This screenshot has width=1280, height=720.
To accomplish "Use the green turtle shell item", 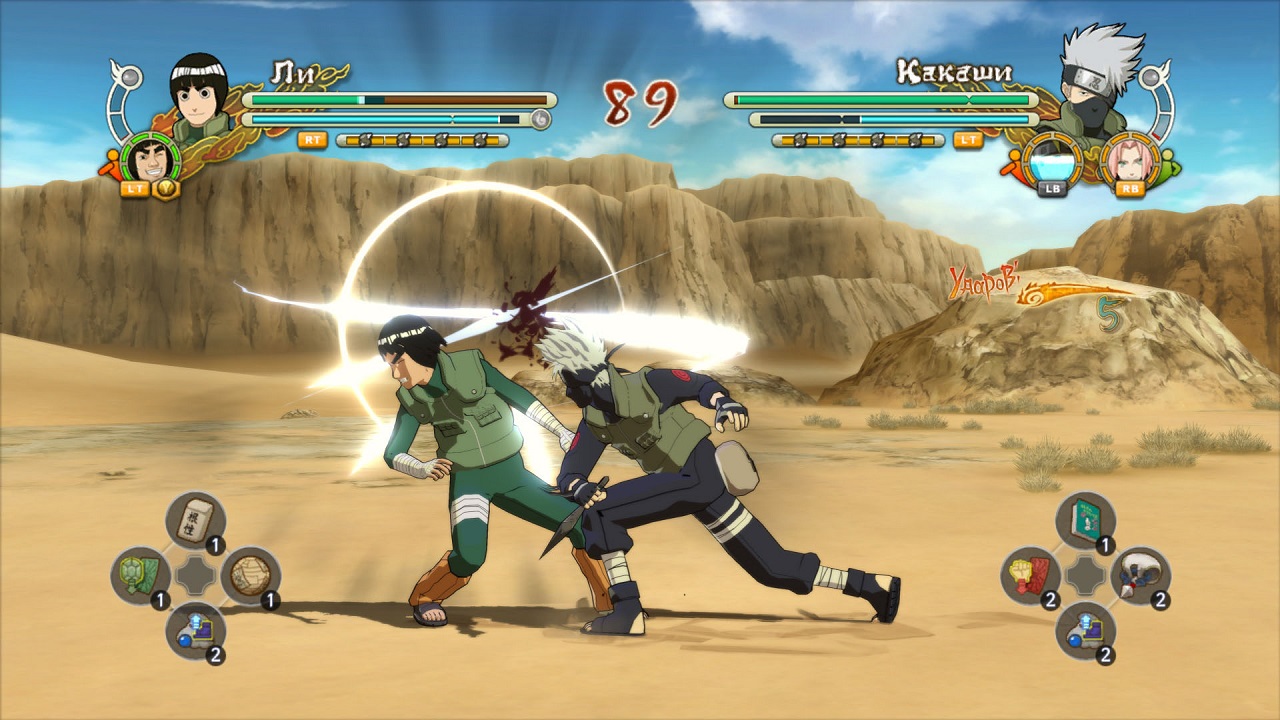I will point(141,575).
